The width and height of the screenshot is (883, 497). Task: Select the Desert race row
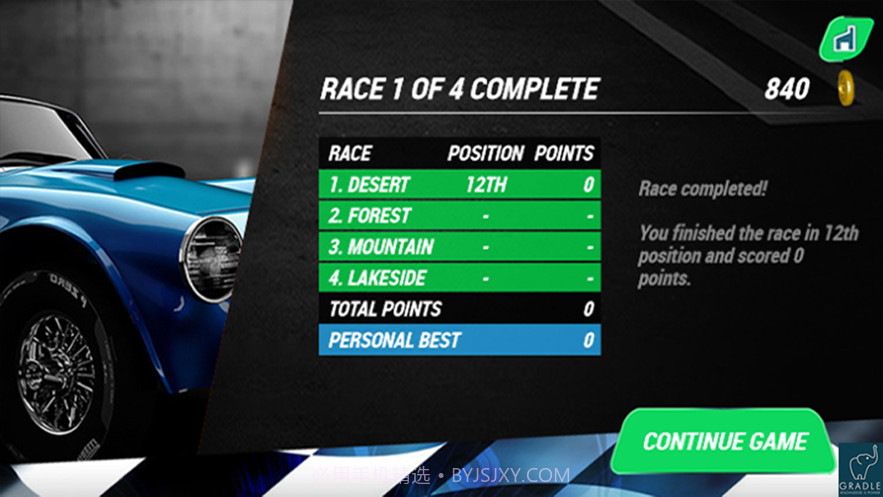460,184
